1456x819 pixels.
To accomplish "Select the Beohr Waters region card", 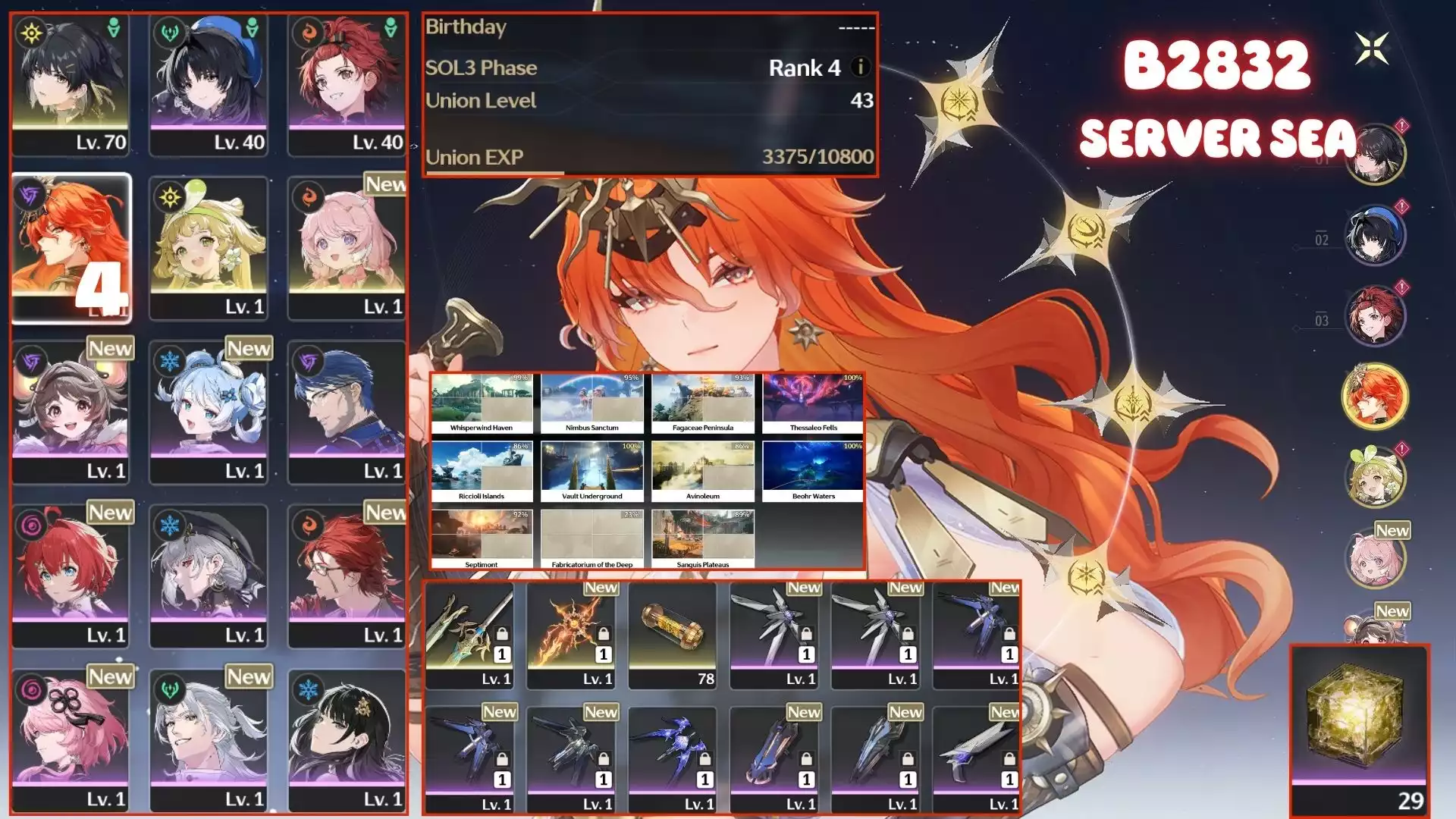I will coord(814,472).
